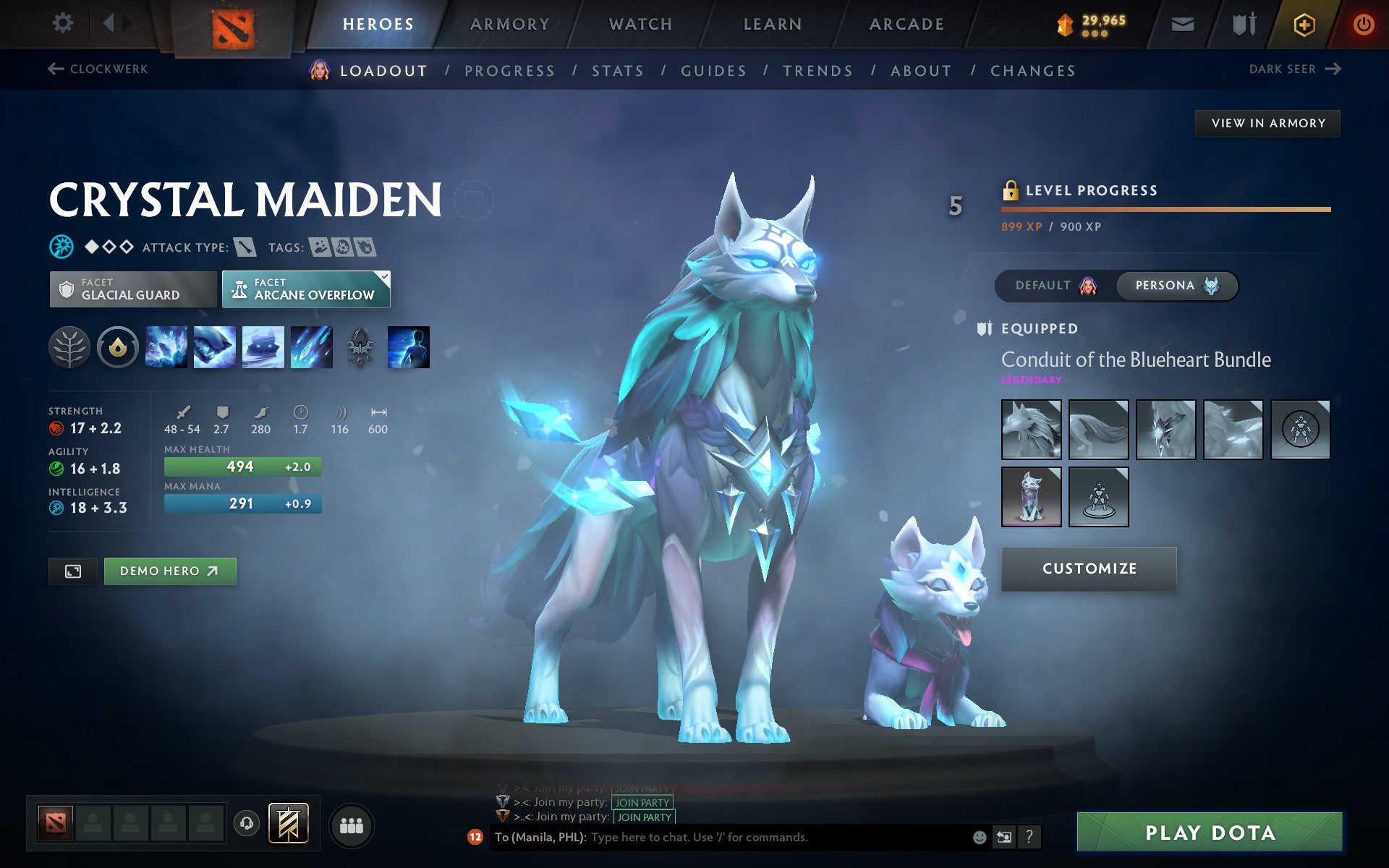Open the Dark Seer hero navigation arrow
The height and width of the screenshot is (868, 1389).
click(1332, 69)
